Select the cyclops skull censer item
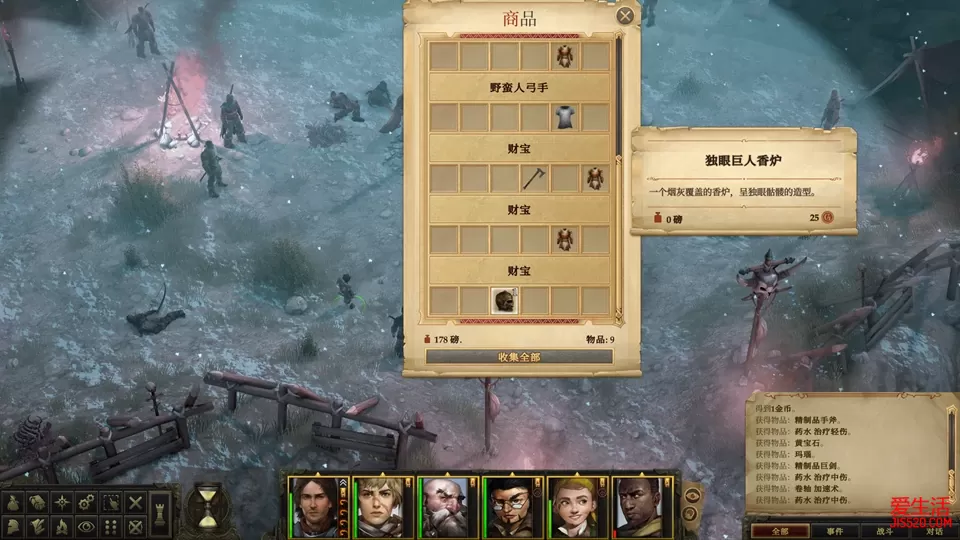The width and height of the screenshot is (960, 540). click(505, 300)
